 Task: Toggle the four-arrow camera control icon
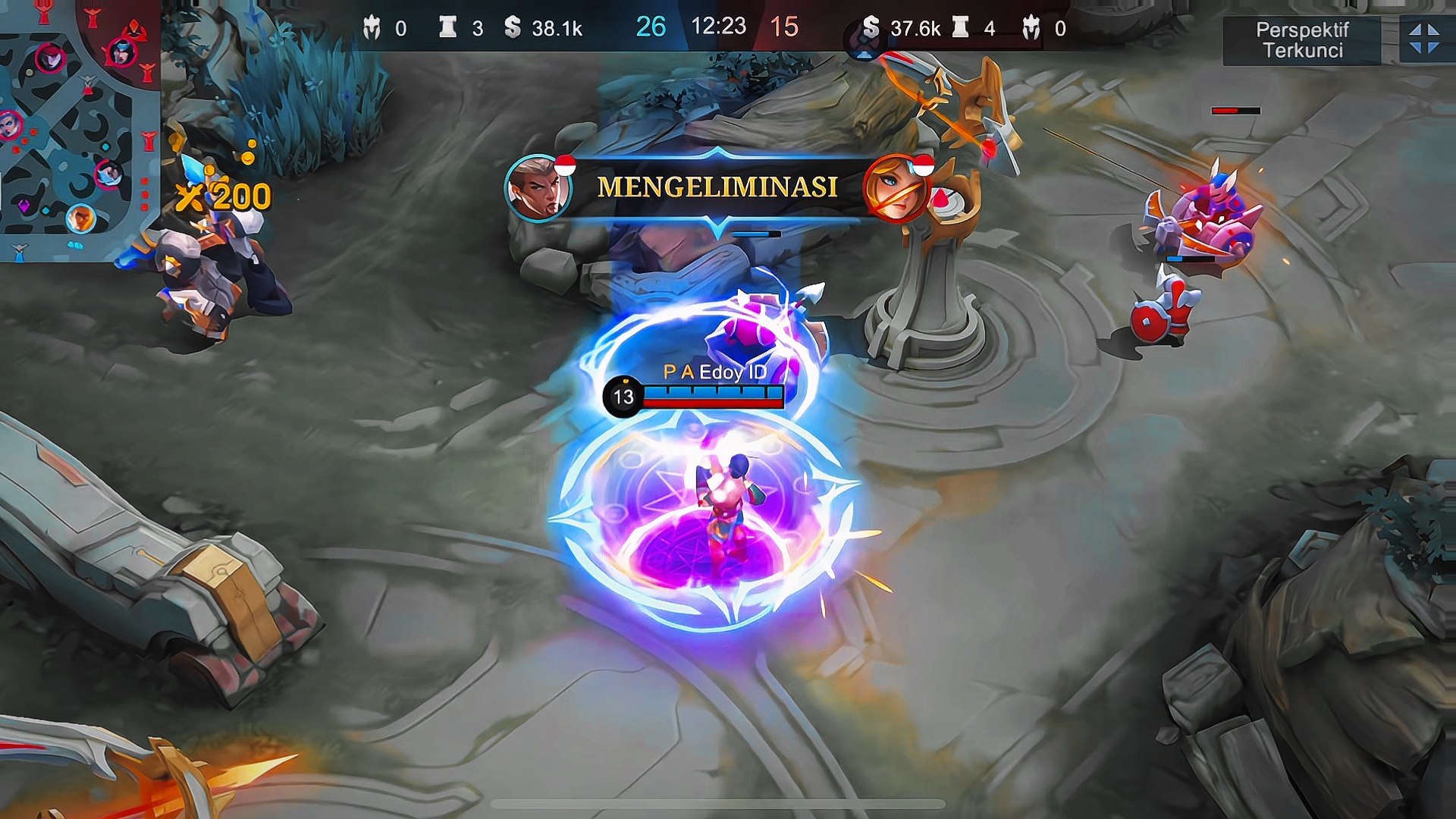[1423, 39]
